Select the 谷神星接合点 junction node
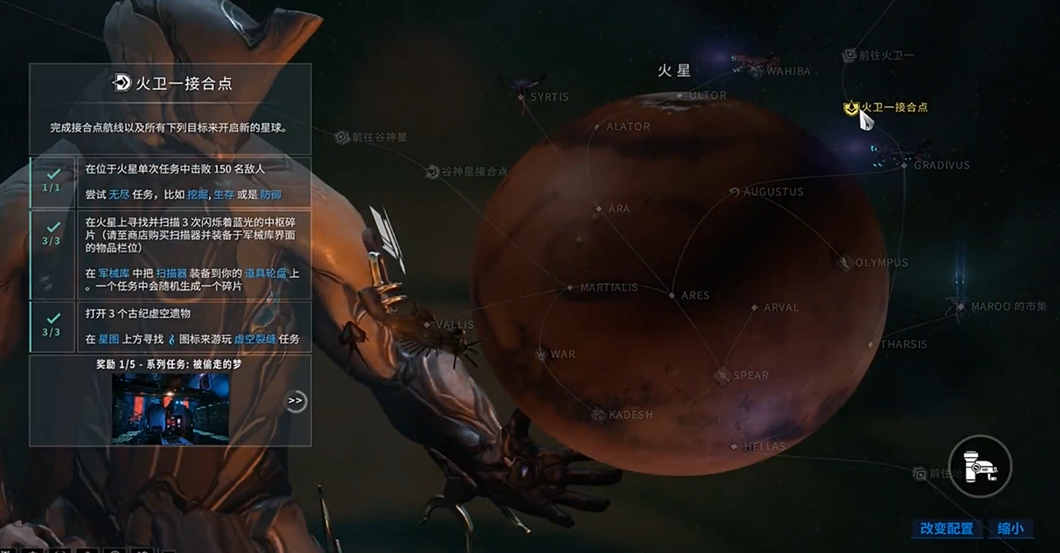Image resolution: width=1060 pixels, height=553 pixels. (433, 172)
